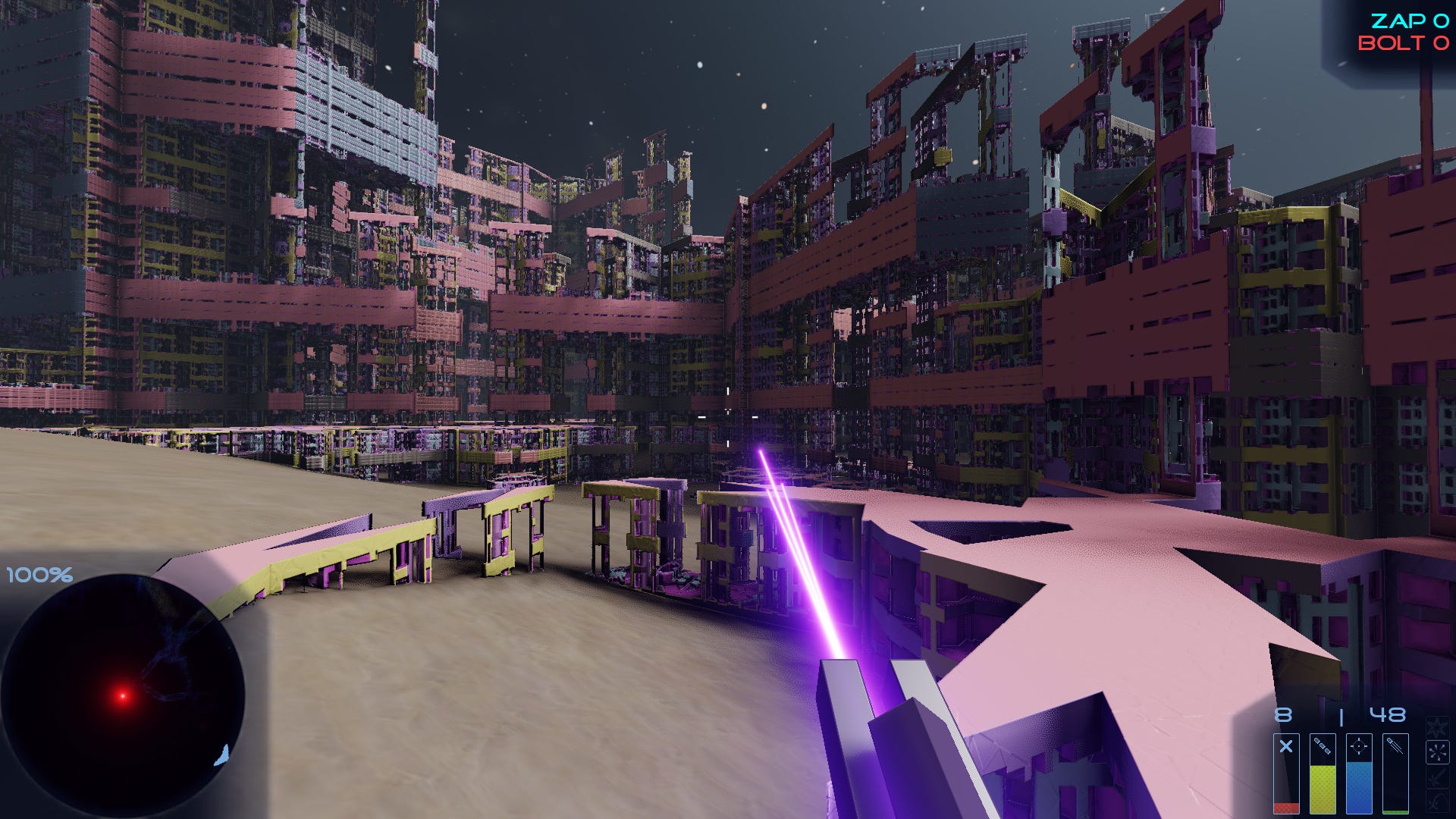
Task: Toggle the blue crosshair ammo bar
Action: [x=1359, y=781]
